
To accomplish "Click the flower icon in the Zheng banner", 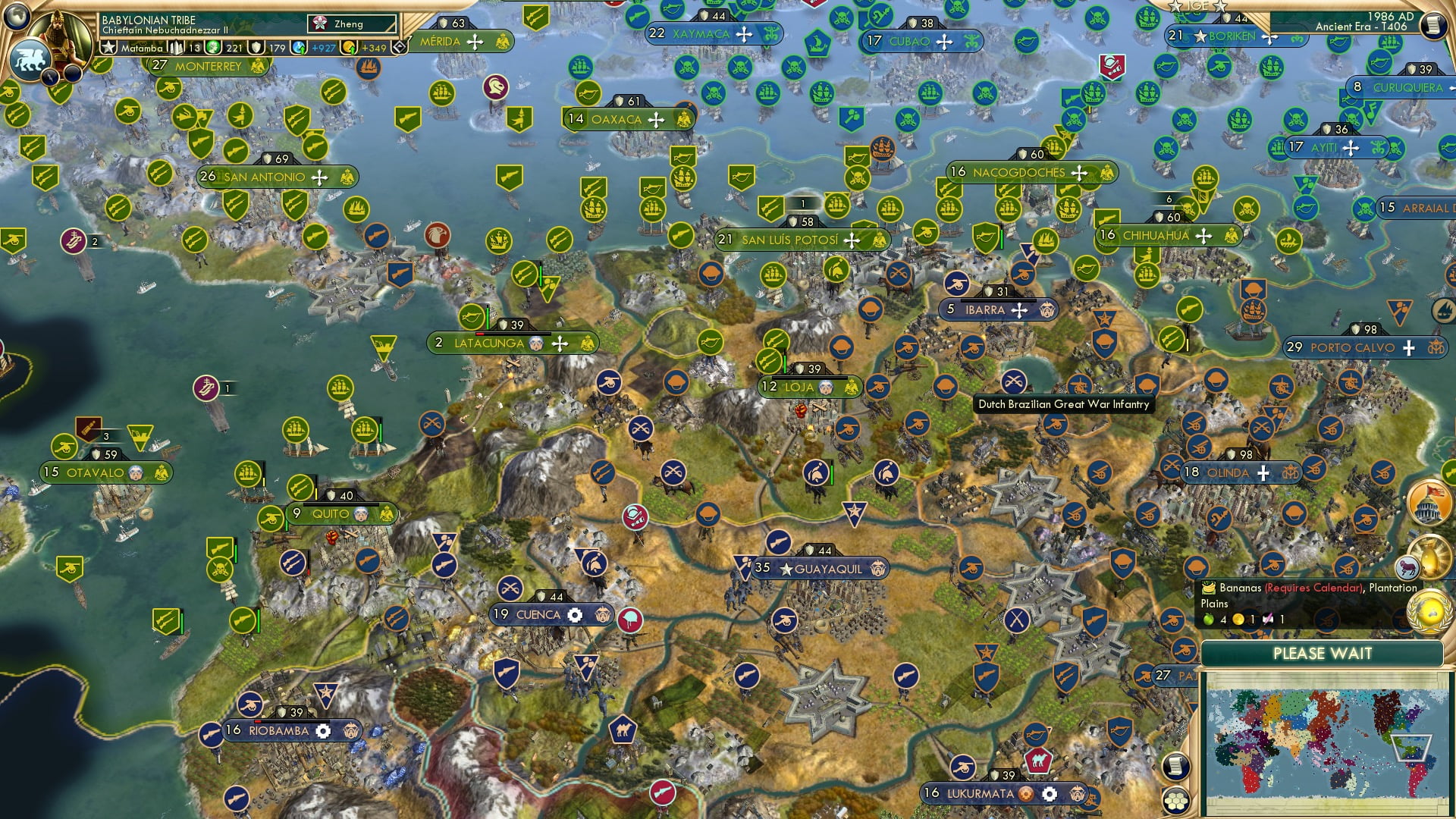I will [319, 24].
